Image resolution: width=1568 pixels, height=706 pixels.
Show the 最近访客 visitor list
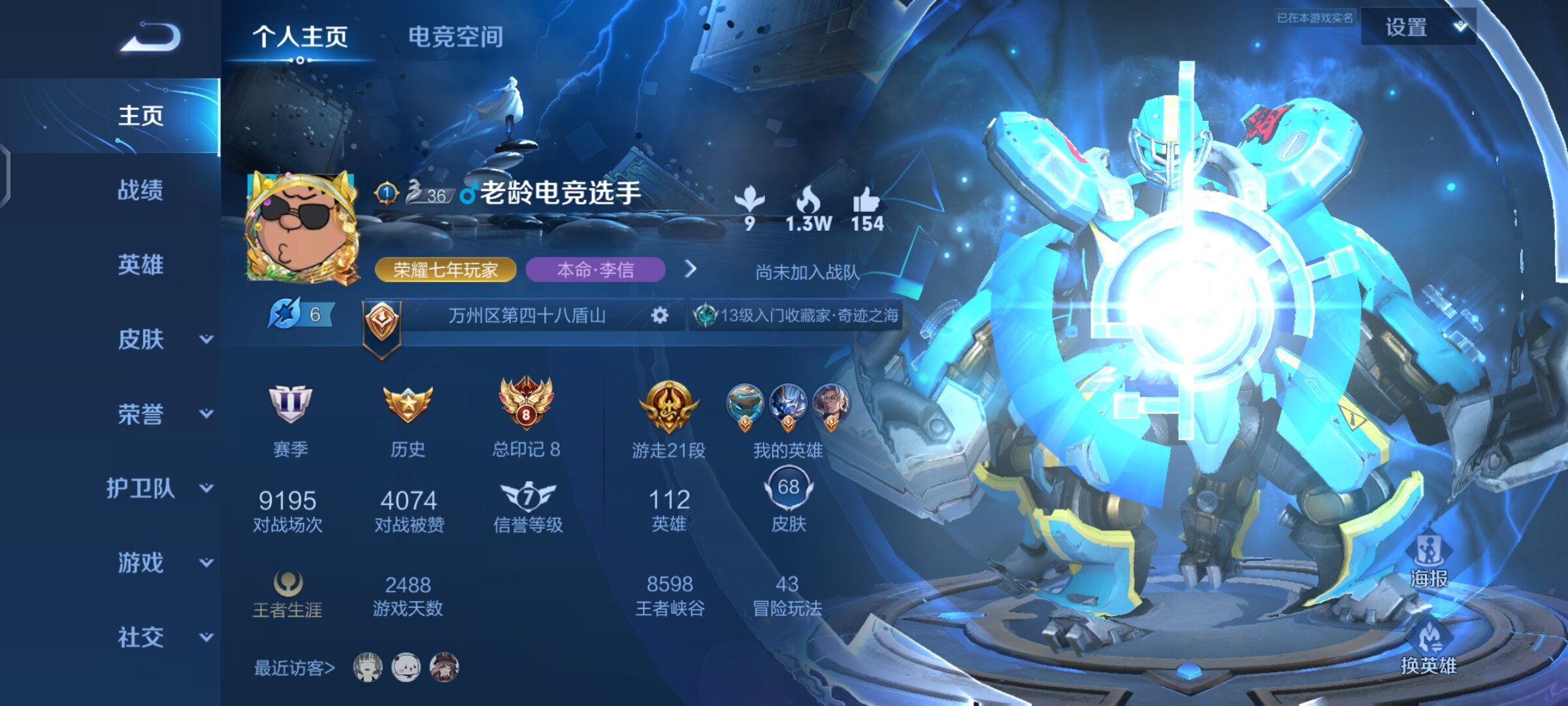point(294,668)
